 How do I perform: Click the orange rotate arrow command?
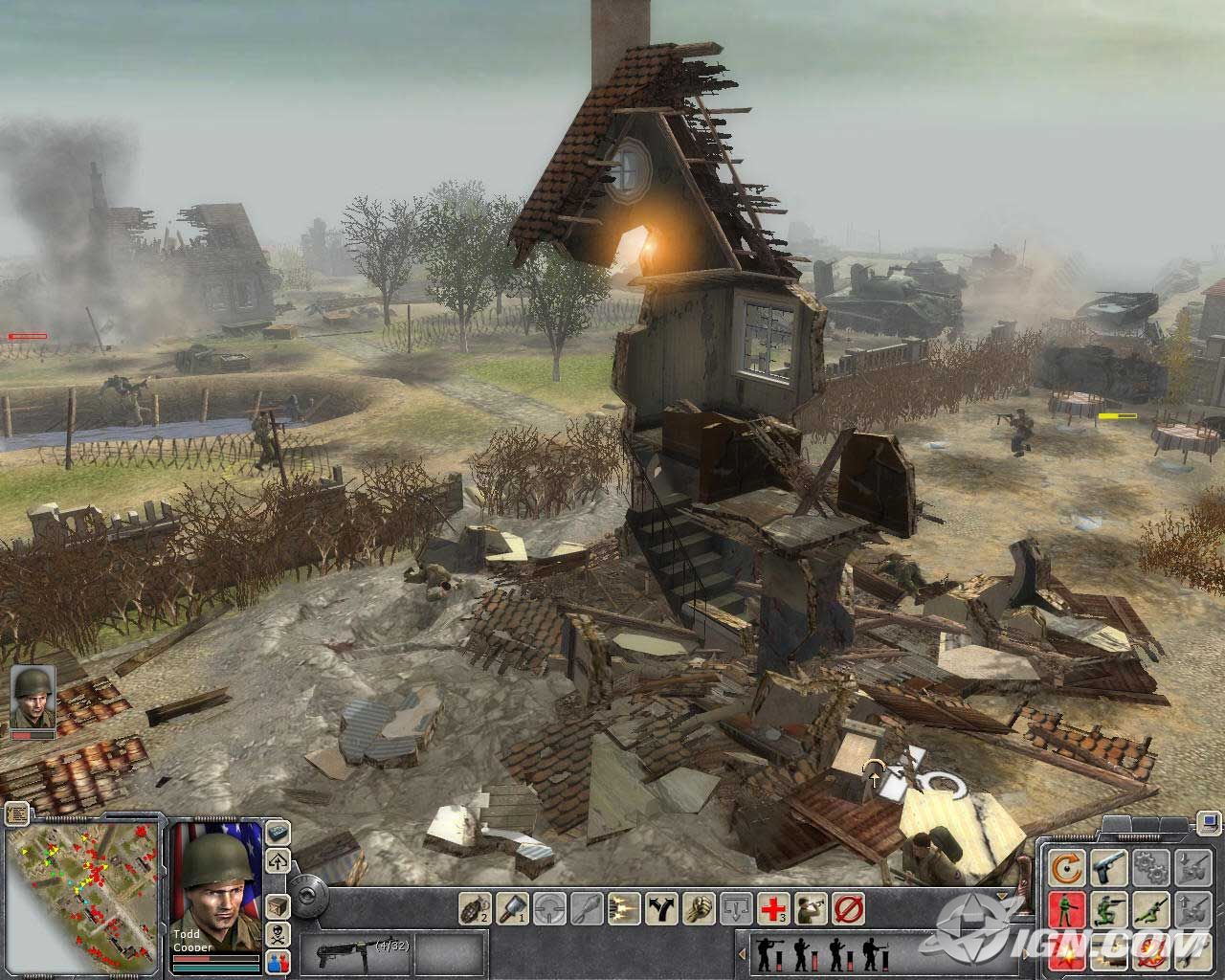pyautogui.click(x=1065, y=867)
